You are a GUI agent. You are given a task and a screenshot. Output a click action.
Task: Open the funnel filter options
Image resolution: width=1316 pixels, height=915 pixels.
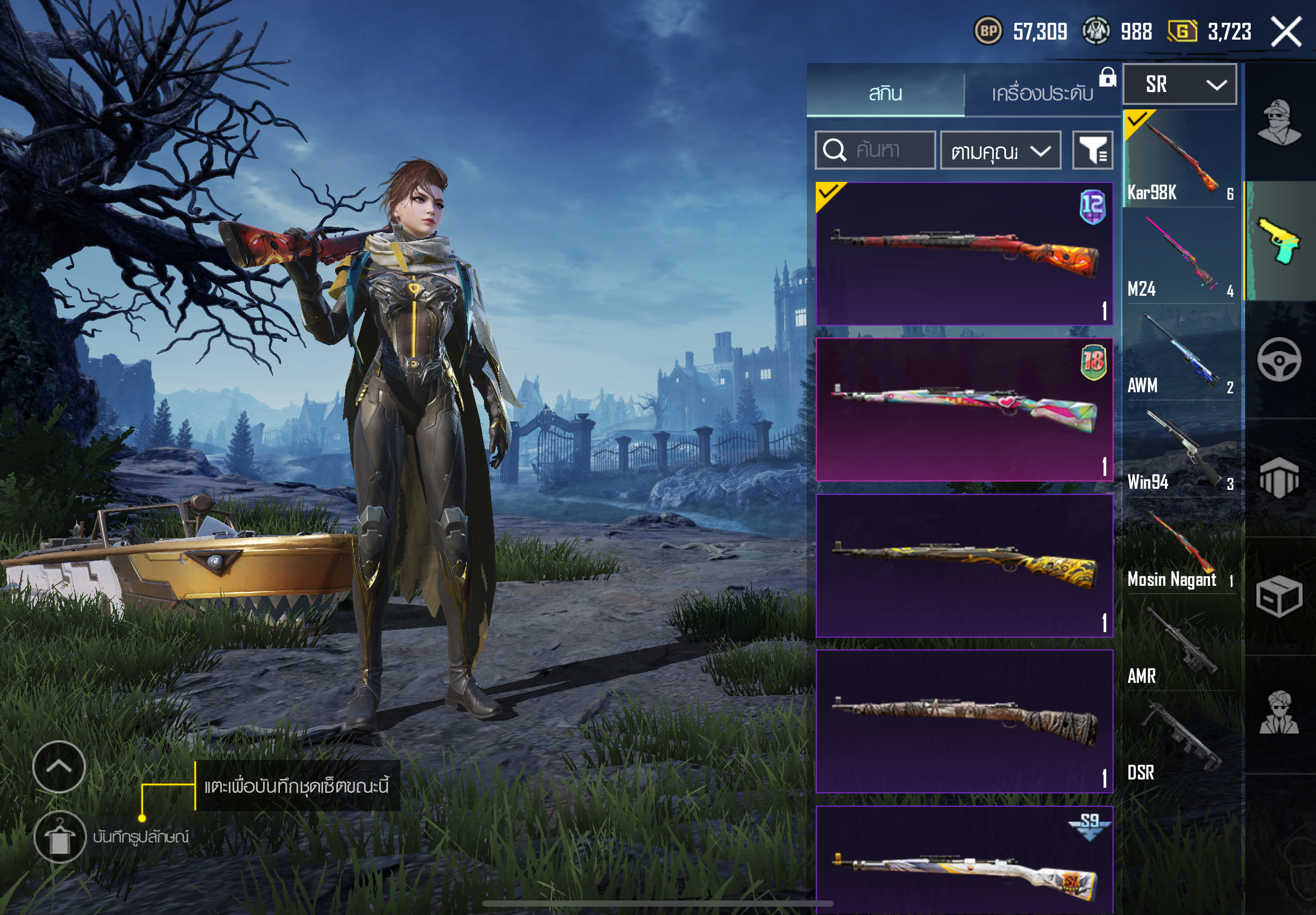pos(1092,151)
